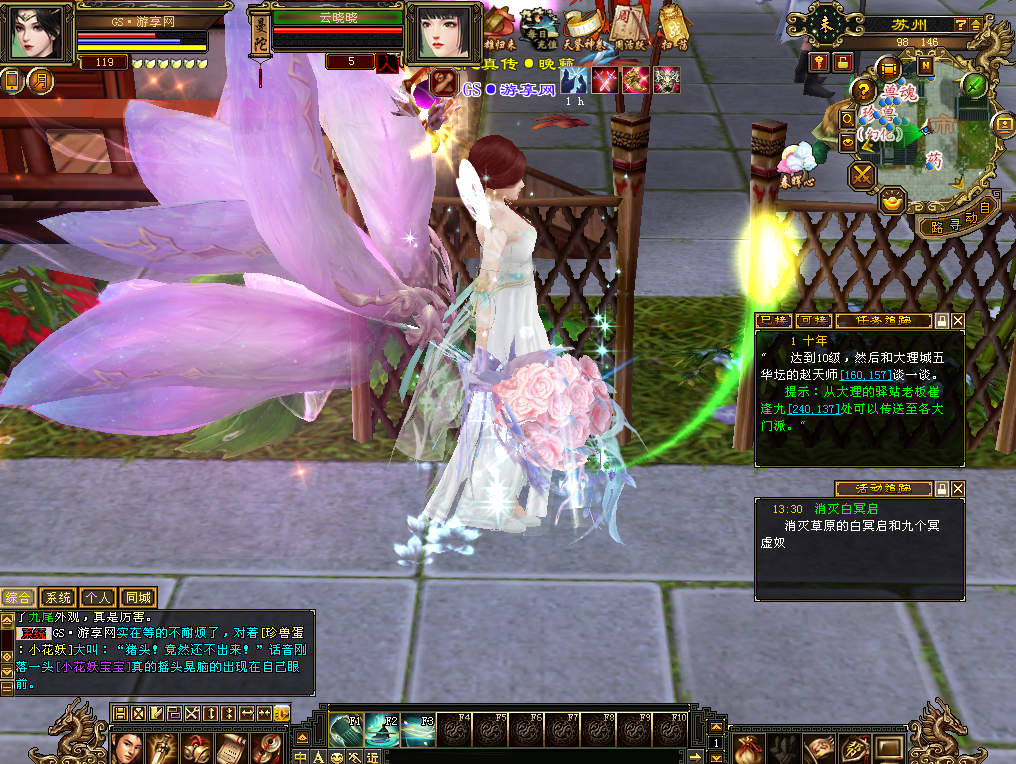Select the target portrait of 云晓晓
The image size is (1016, 764).
(437, 33)
